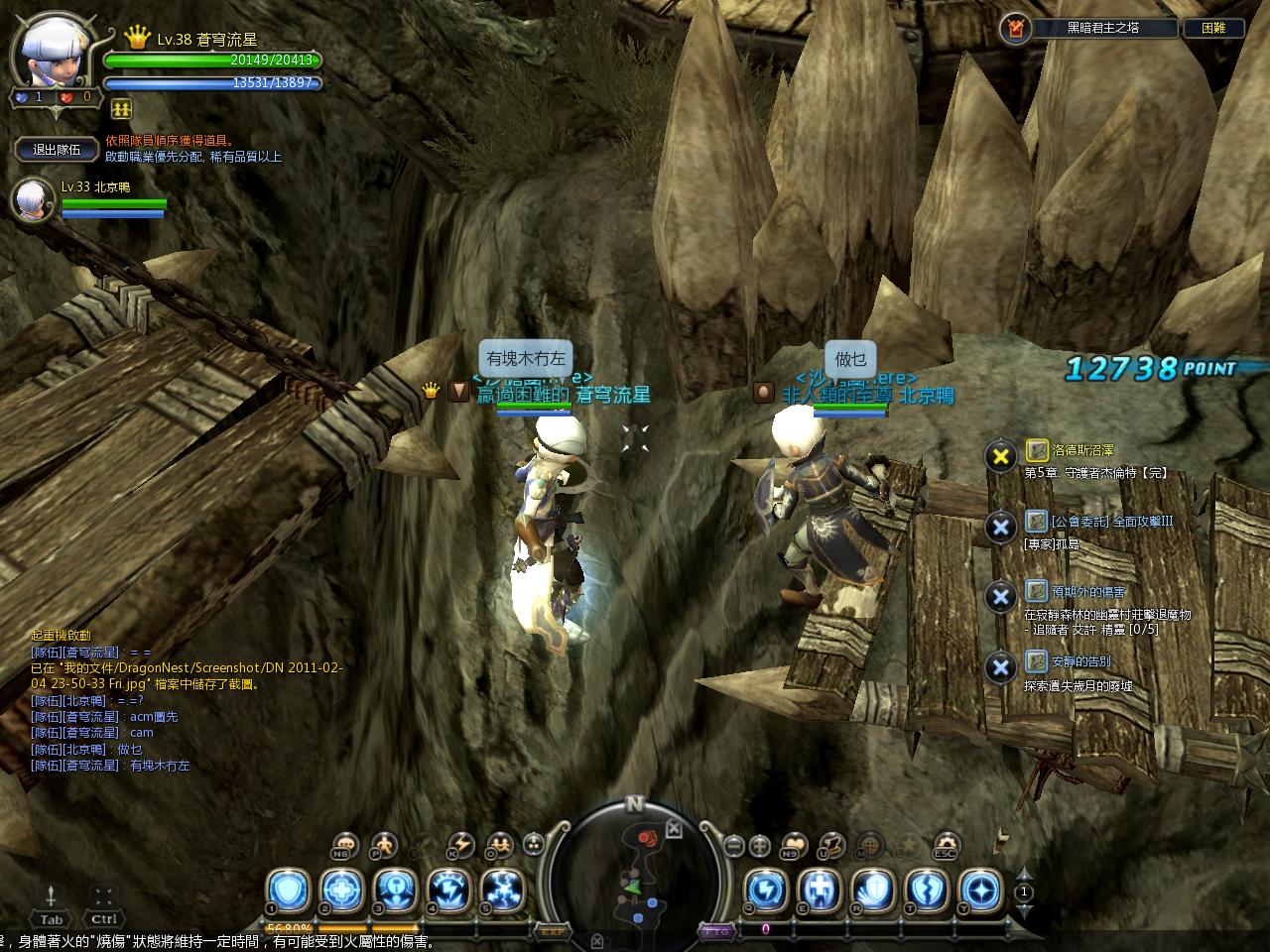Open the quest scroll icon labeled U
Image resolution: width=1270 pixels, height=952 pixels.
tap(831, 845)
